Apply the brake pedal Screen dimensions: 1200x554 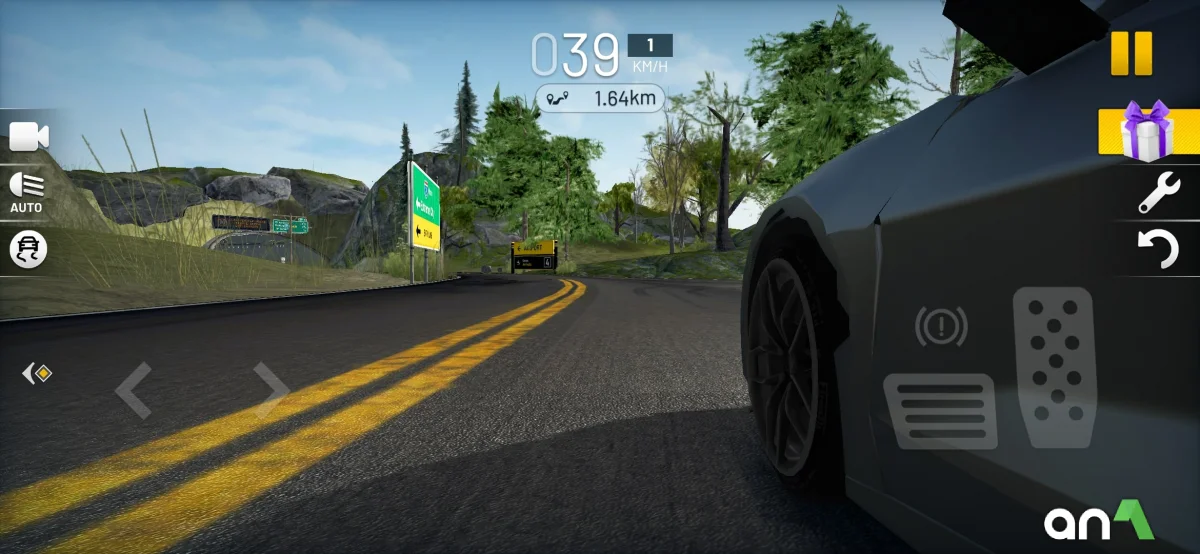[940, 410]
